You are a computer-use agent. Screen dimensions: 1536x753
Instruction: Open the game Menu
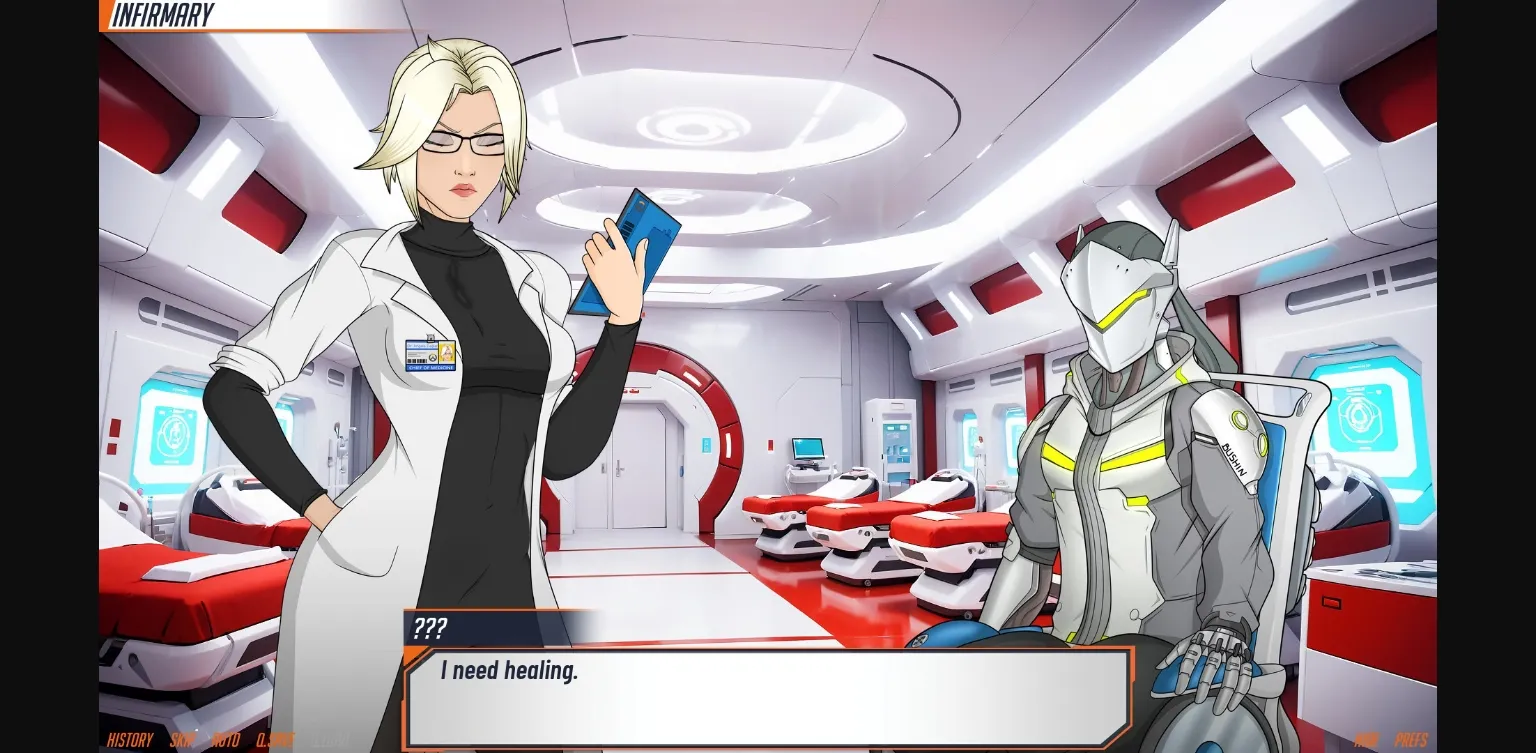tap(1365, 740)
